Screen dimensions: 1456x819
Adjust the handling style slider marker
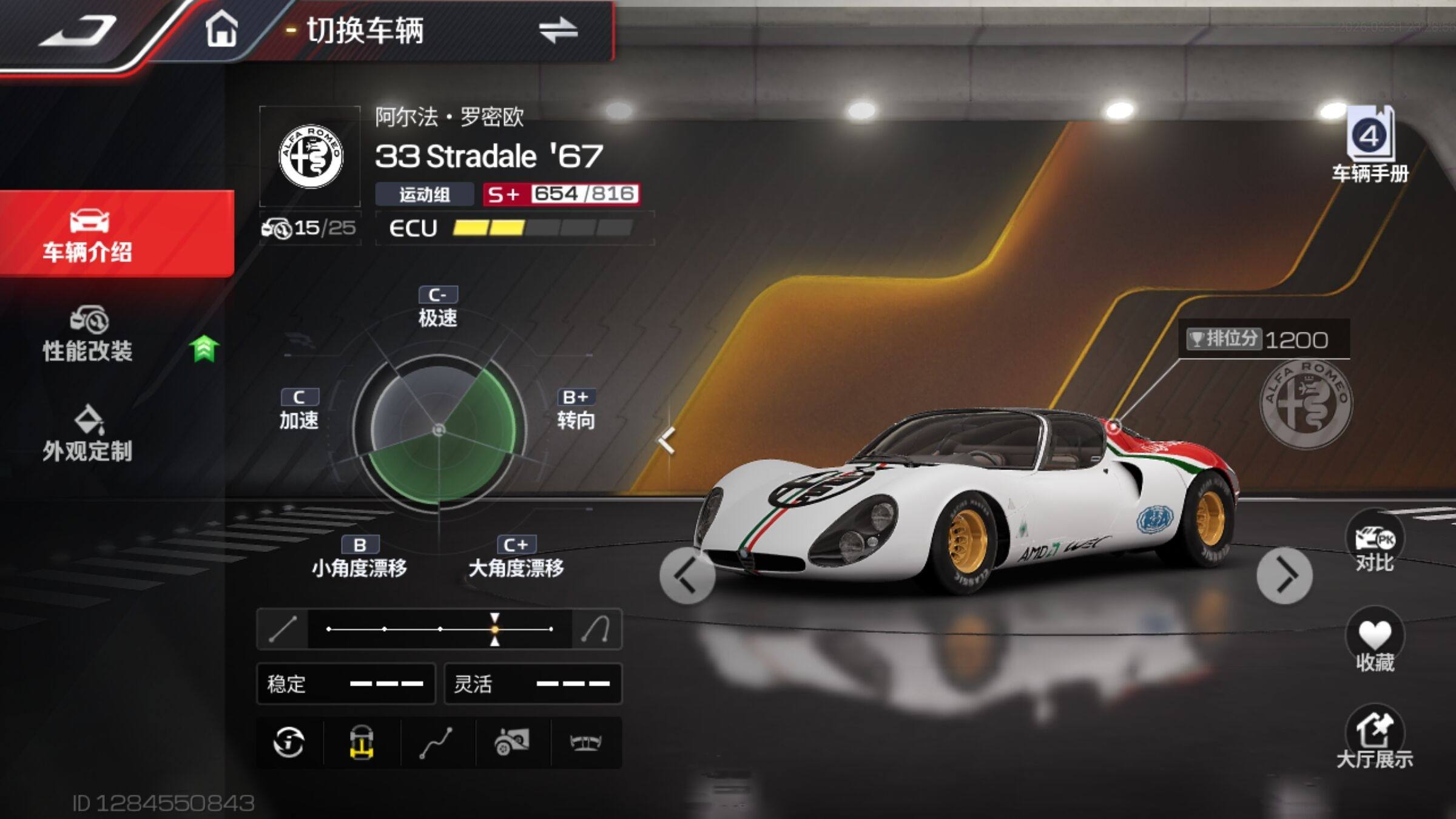(x=495, y=629)
